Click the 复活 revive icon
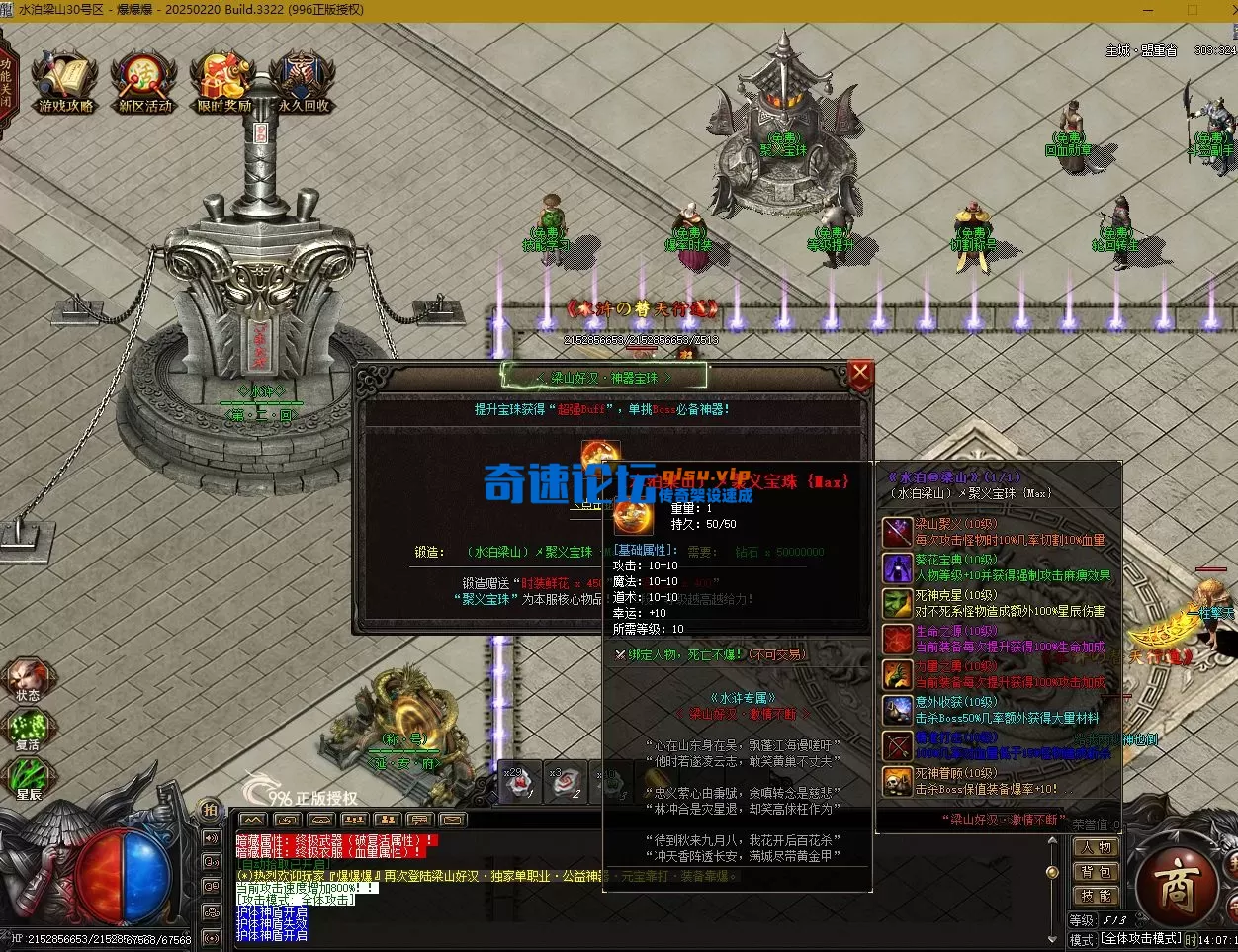Screen dimensions: 1238x952 (x=28, y=730)
